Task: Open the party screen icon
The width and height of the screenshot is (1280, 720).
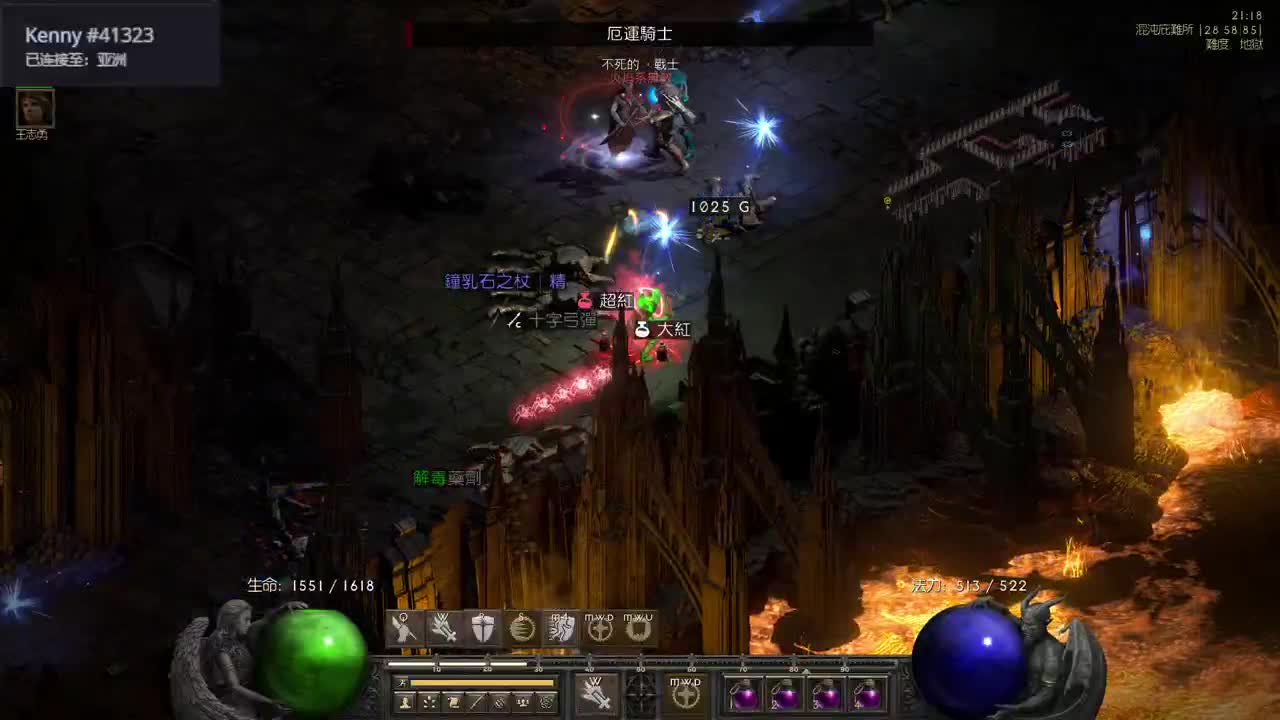Action: click(x=522, y=703)
